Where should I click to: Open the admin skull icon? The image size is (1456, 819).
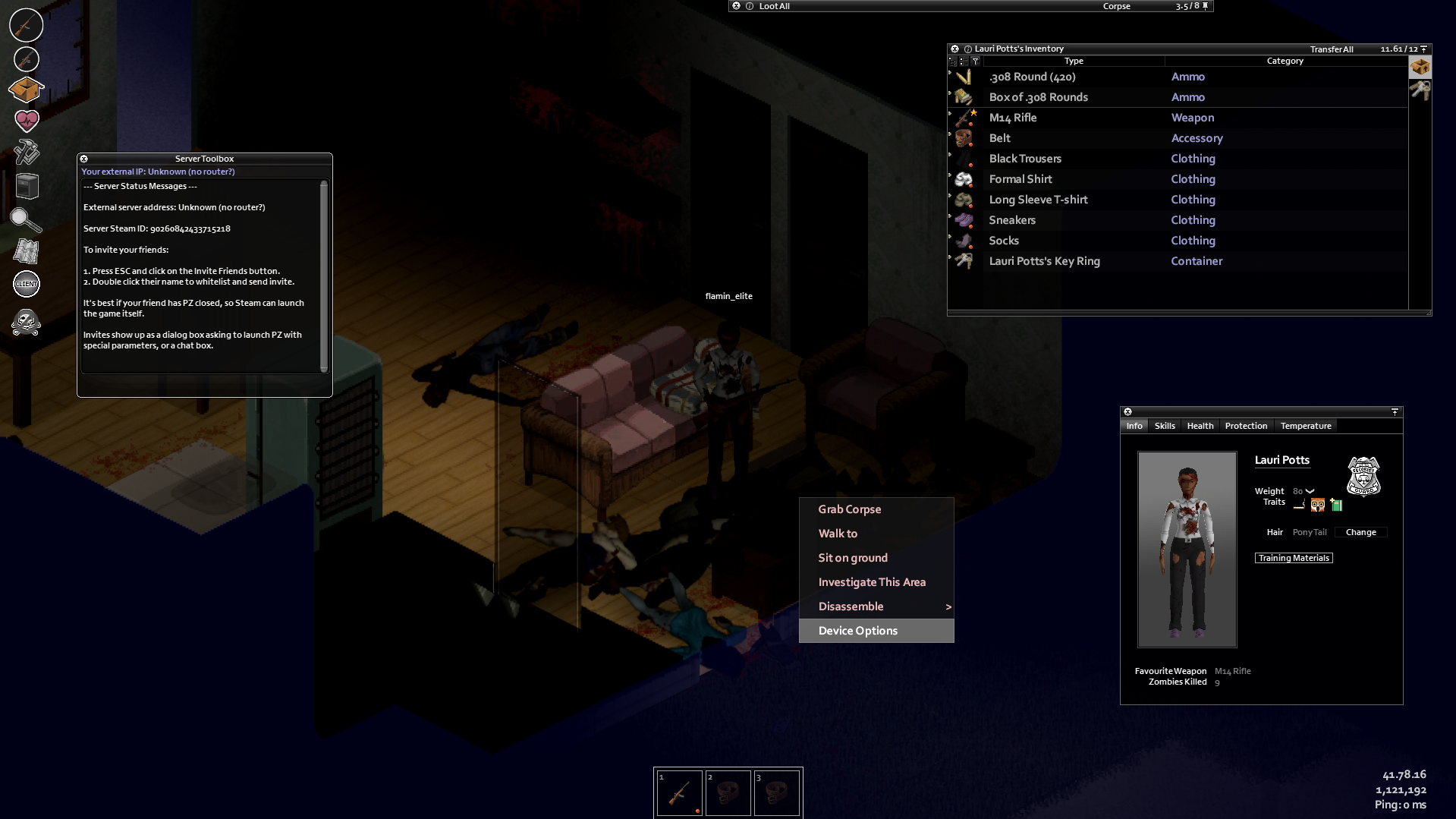click(x=26, y=322)
